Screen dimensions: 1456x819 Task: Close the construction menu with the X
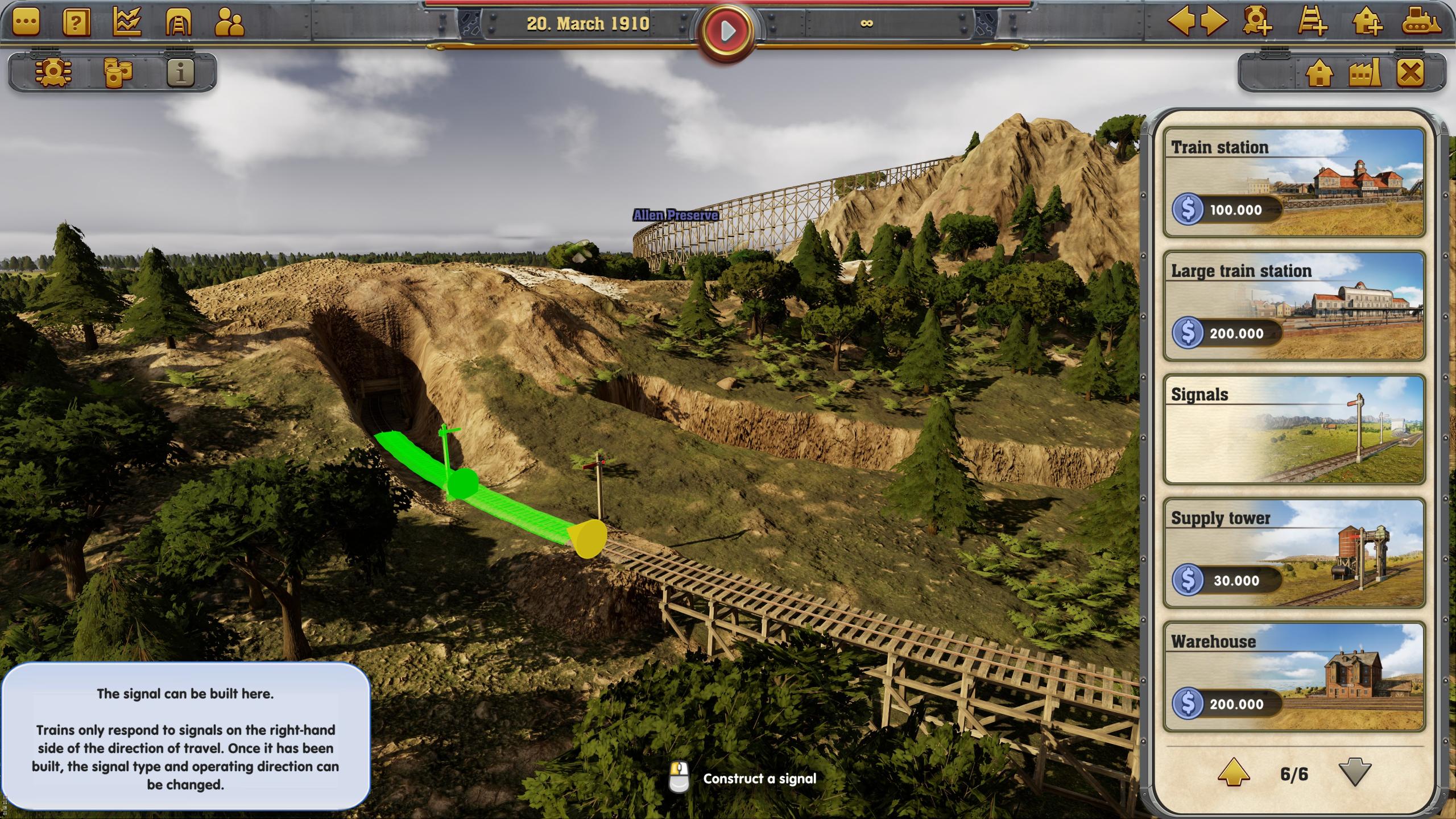tap(1411, 73)
